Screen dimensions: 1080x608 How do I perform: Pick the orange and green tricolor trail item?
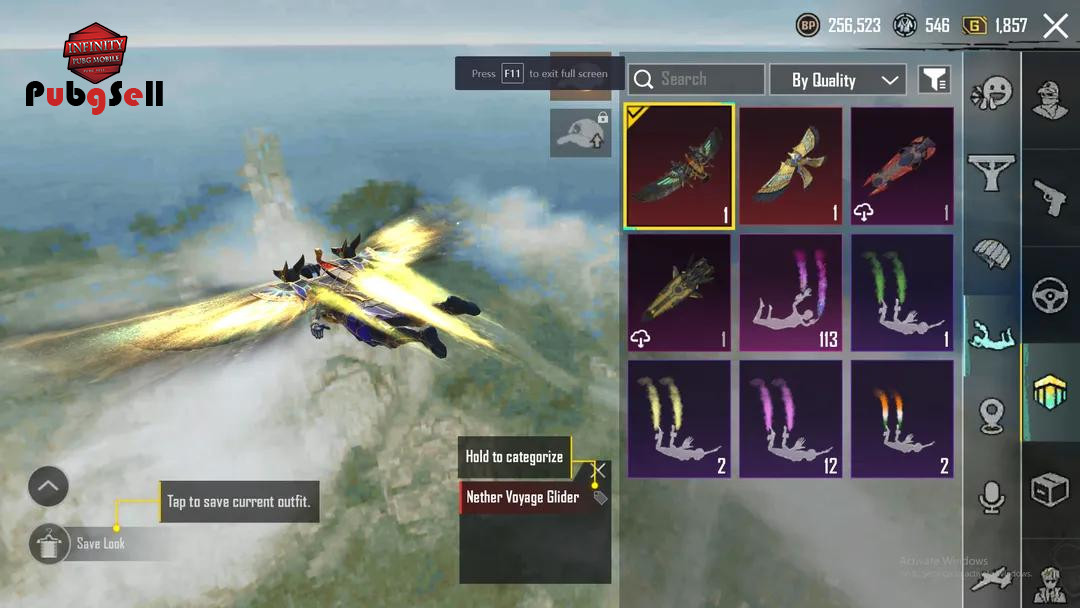[902, 419]
